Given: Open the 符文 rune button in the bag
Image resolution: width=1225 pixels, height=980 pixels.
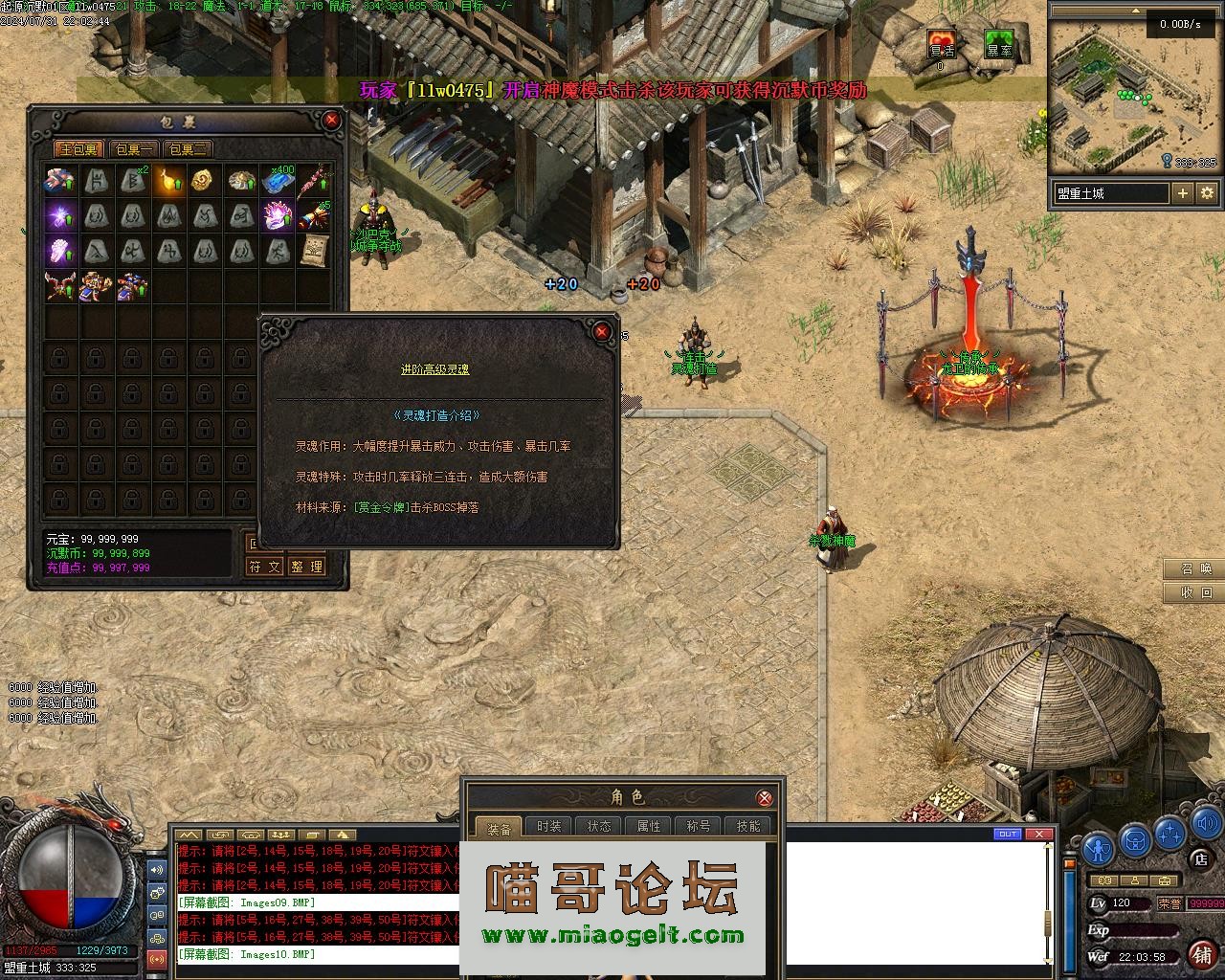Looking at the screenshot, I should pos(265,567).
